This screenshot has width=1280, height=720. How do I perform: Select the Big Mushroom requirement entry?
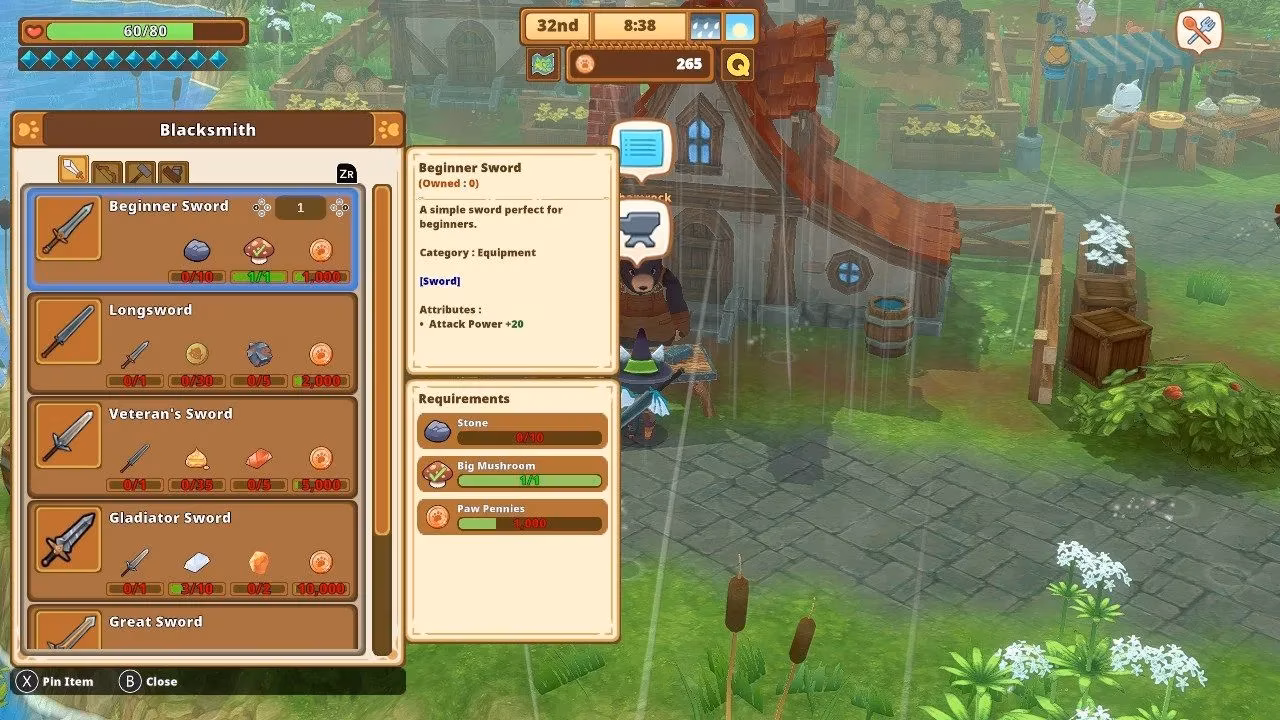(512, 474)
